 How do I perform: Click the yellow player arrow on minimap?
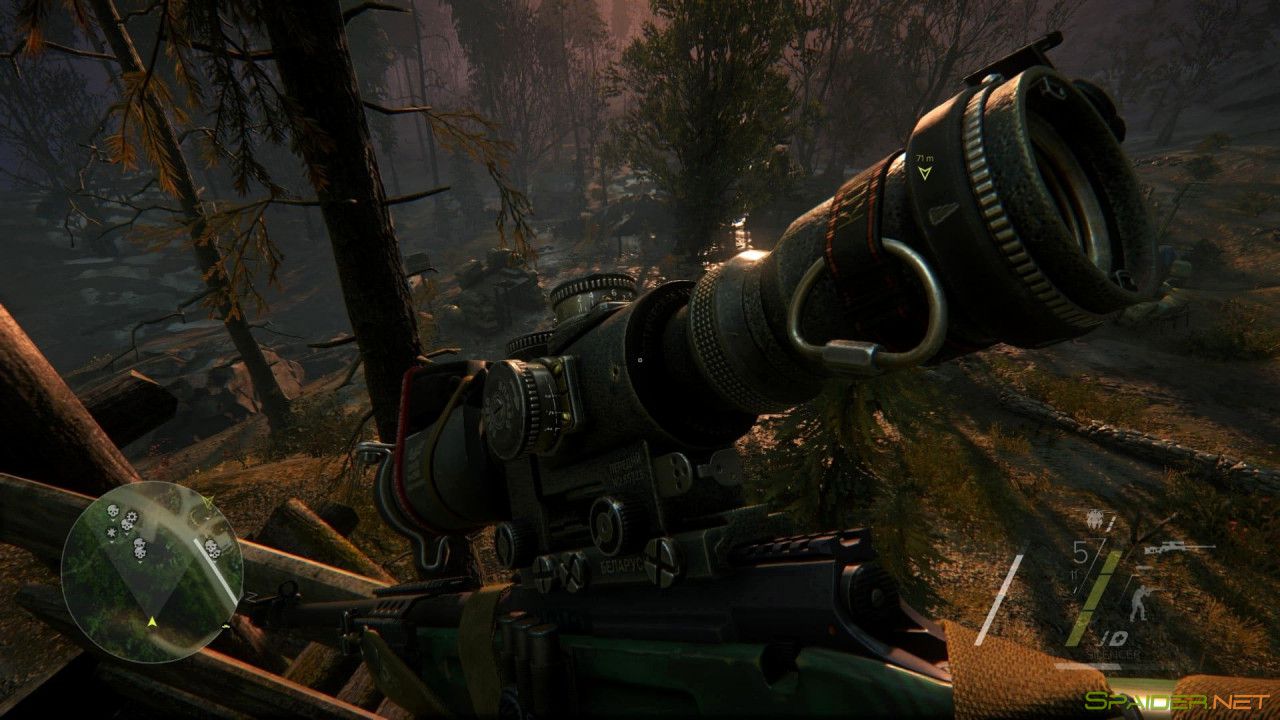point(152,622)
